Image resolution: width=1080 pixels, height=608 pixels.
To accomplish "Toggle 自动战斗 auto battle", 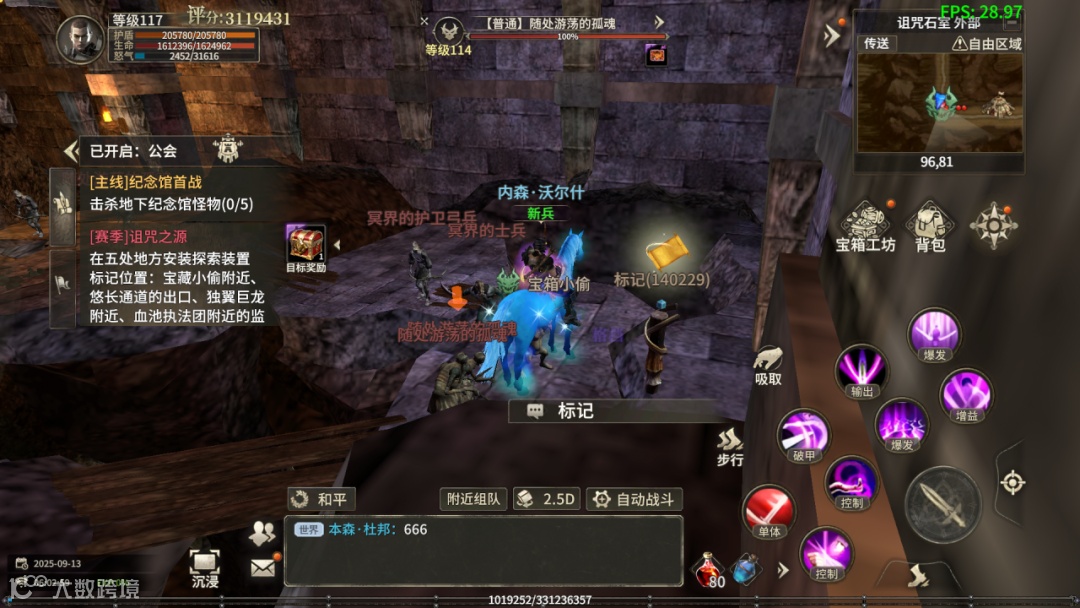I will click(634, 499).
